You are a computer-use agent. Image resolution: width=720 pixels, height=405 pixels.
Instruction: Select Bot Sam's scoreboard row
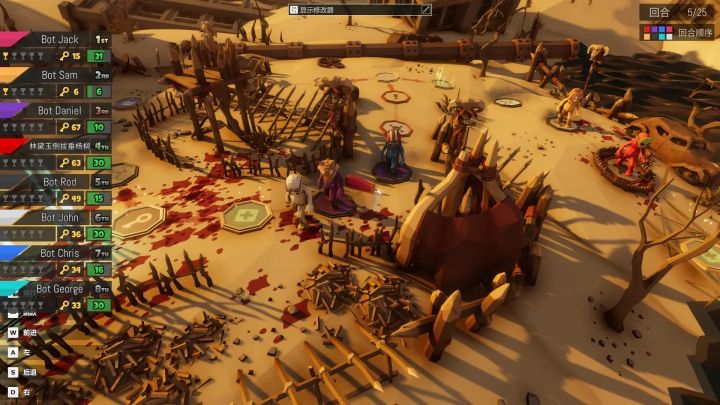58,83
